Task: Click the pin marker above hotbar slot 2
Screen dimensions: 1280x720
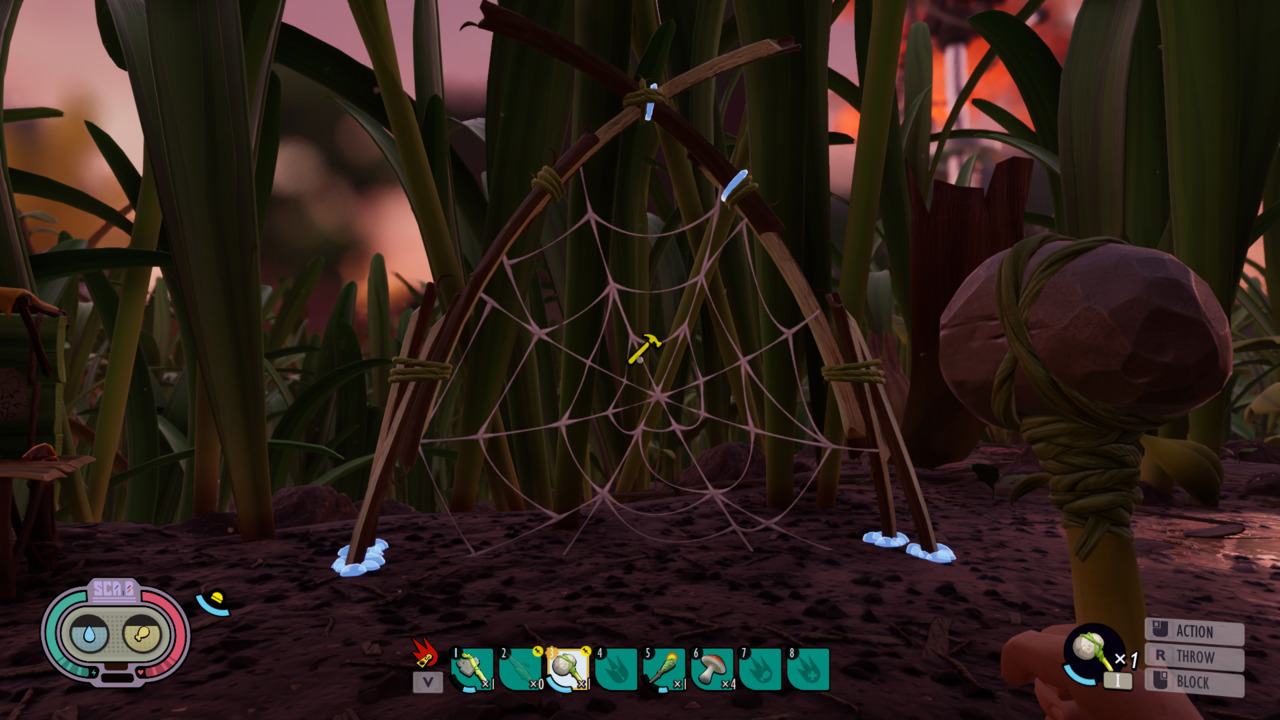Action: click(537, 651)
